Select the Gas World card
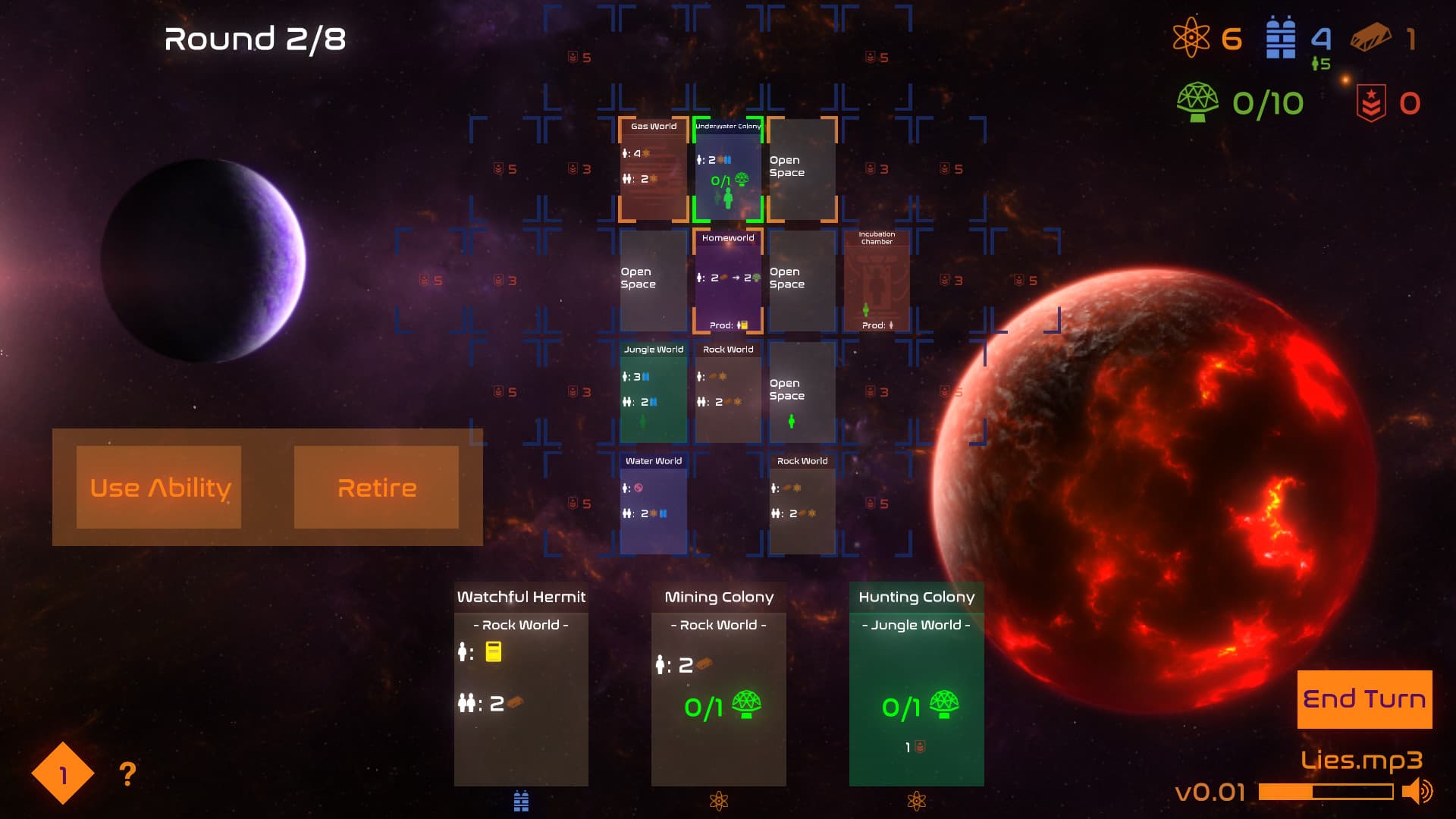This screenshot has width=1456, height=819. pos(653,168)
